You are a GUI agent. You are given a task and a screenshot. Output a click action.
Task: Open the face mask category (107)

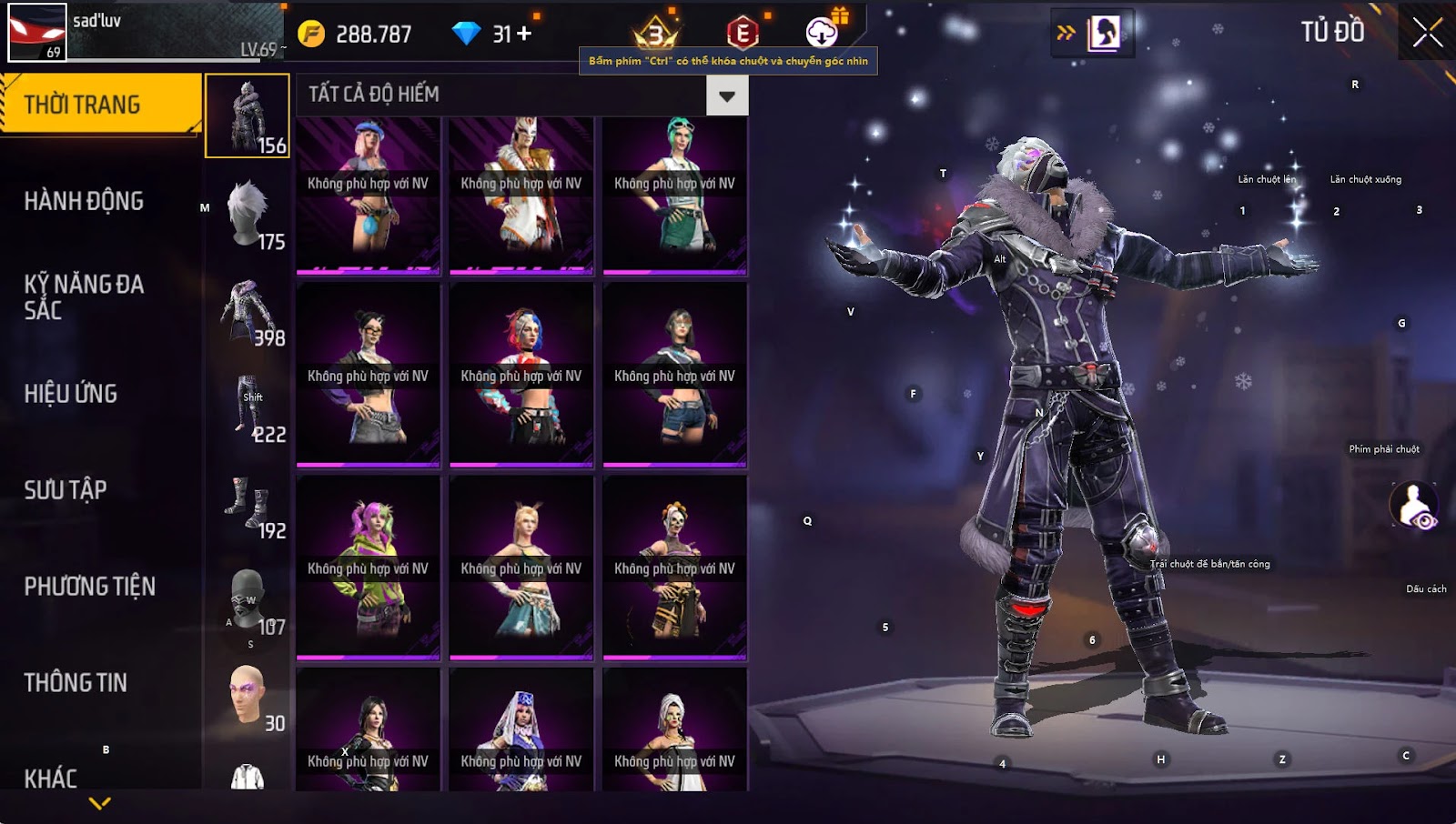(x=248, y=598)
